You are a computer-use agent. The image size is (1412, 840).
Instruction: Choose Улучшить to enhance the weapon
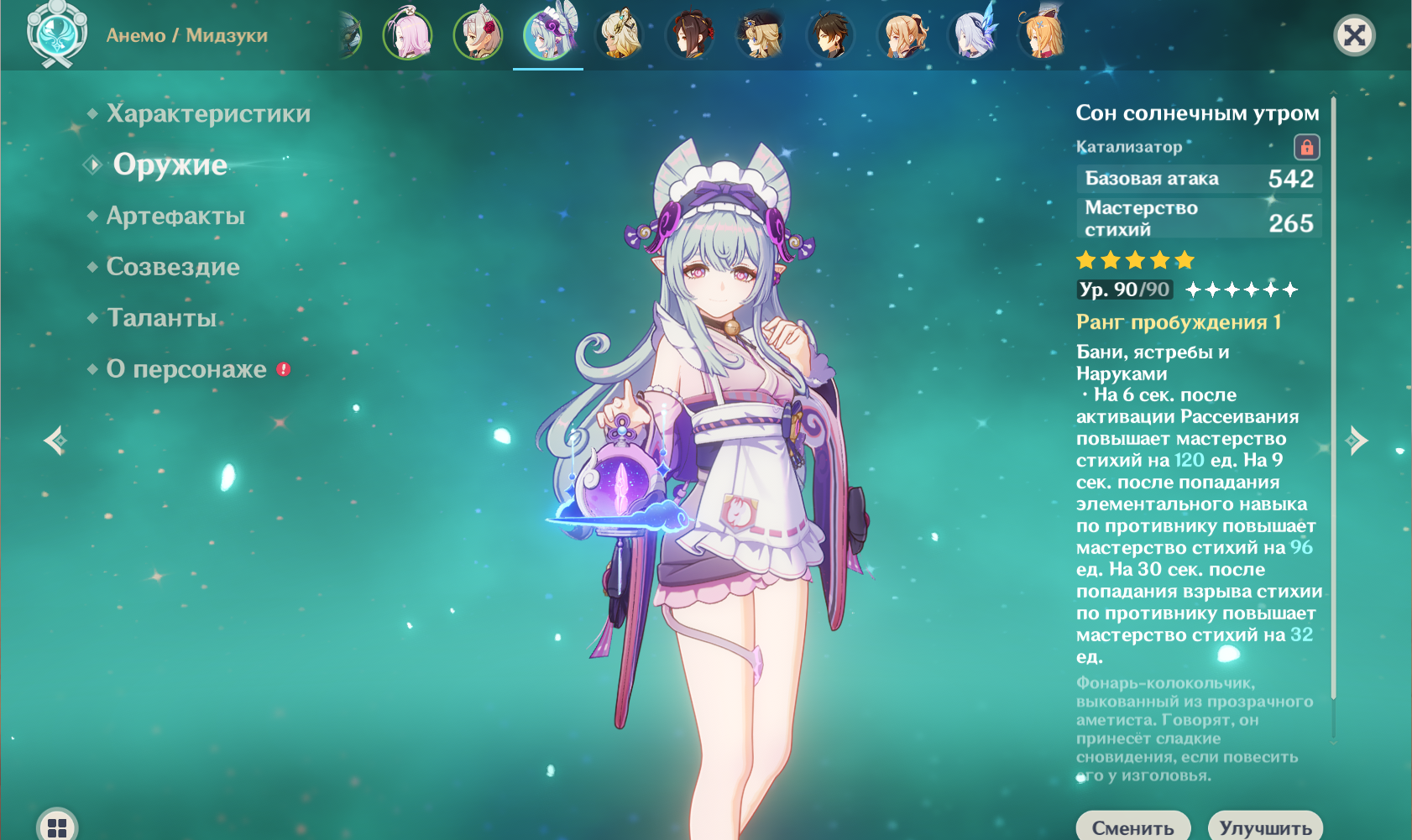pos(1265,827)
